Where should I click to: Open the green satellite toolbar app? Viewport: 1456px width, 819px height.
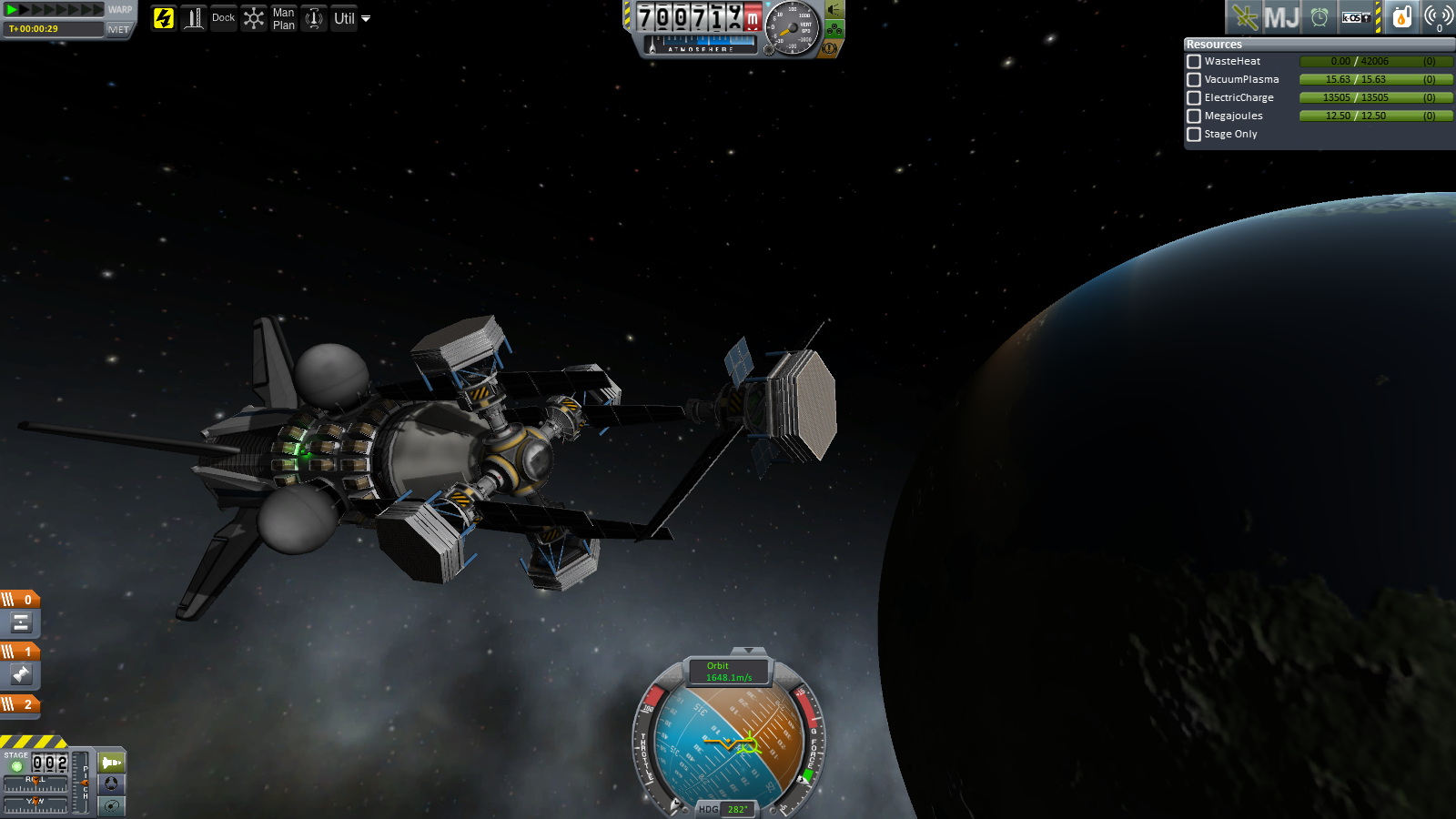tap(1244, 17)
